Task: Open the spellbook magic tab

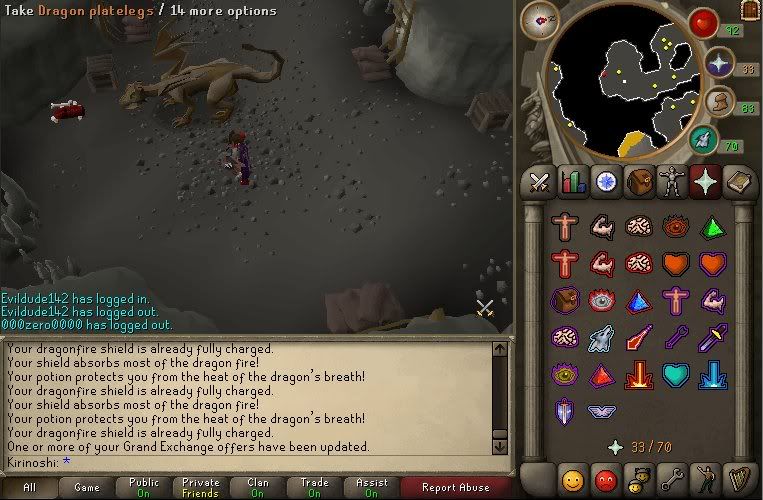Action: [738, 182]
